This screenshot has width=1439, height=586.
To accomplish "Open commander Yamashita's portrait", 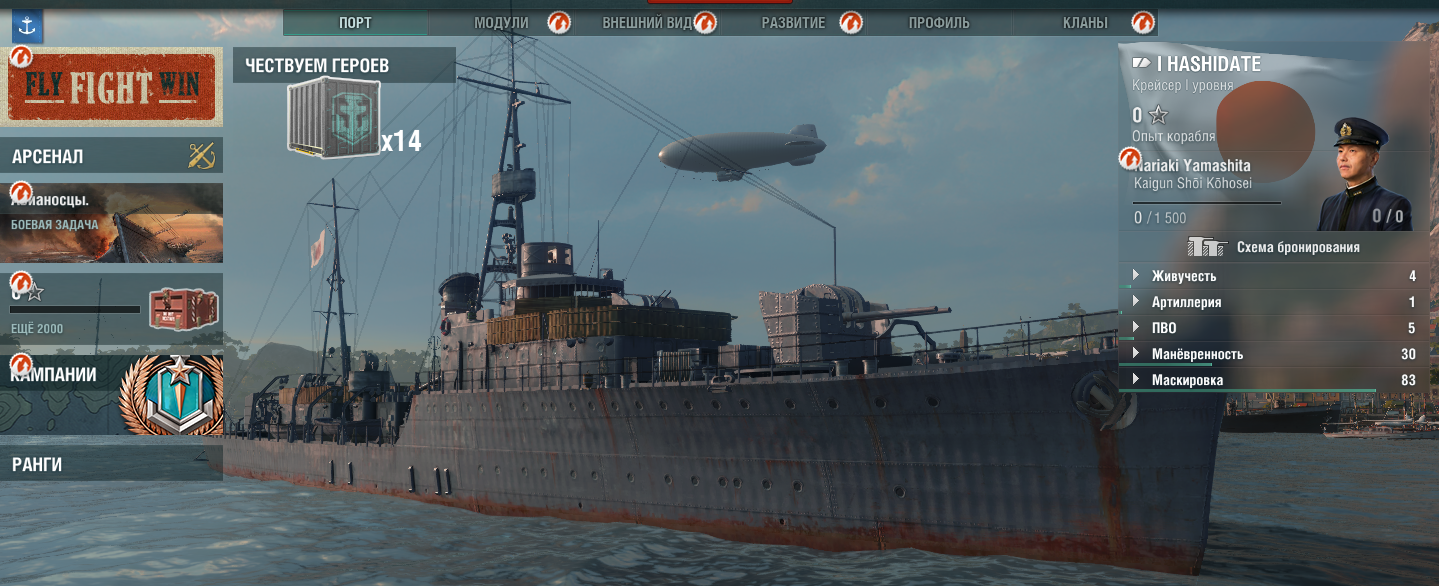I will pyautogui.click(x=1359, y=176).
